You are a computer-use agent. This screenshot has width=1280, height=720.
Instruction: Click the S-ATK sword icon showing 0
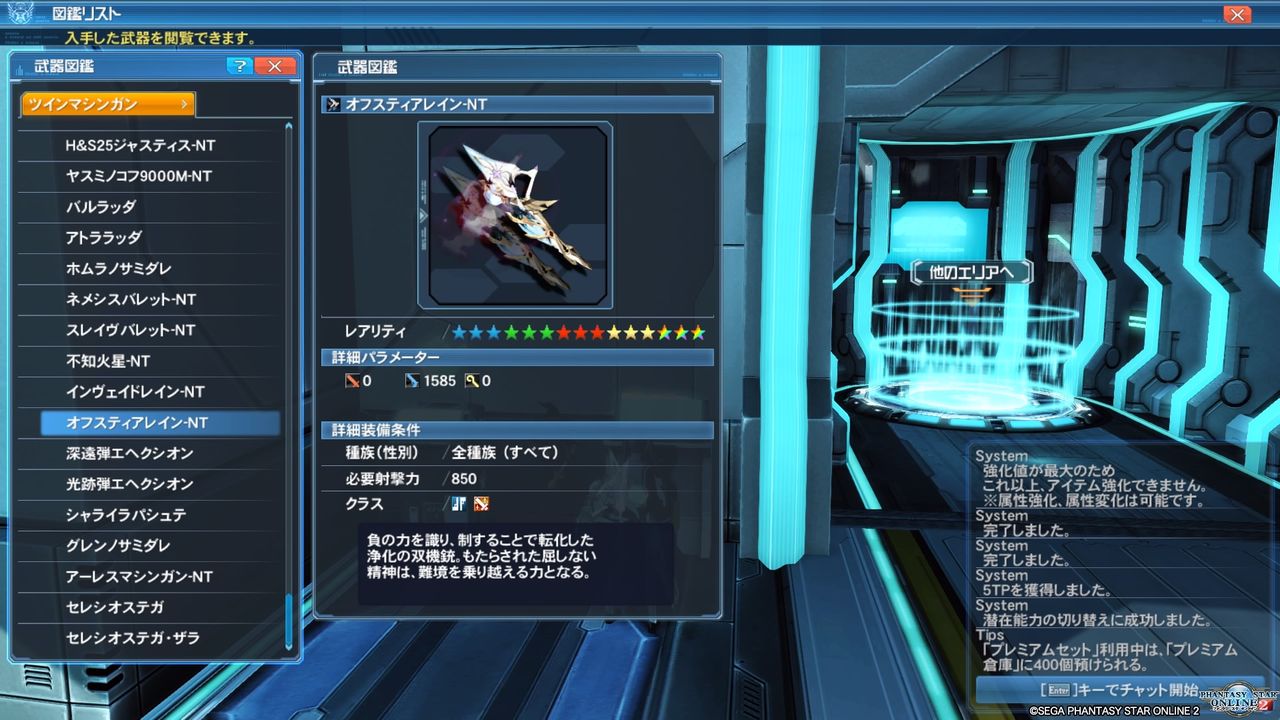[355, 380]
